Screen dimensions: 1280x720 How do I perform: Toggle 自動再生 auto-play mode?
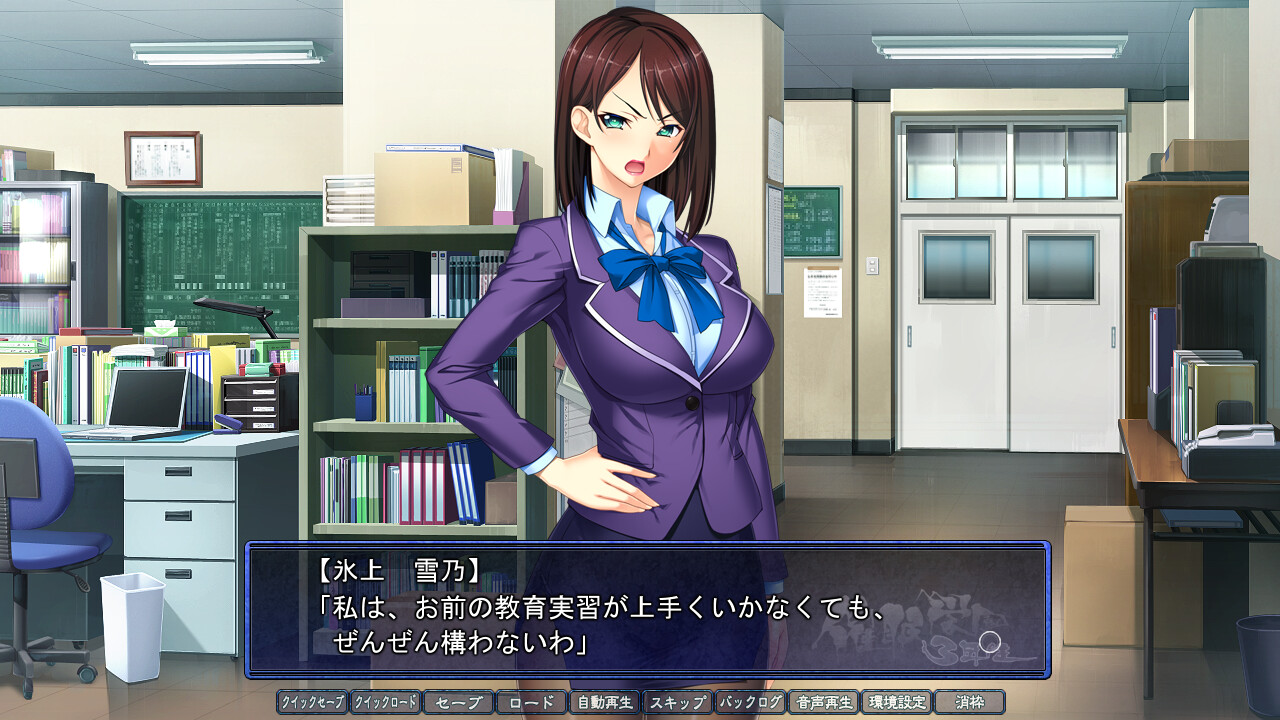[604, 702]
